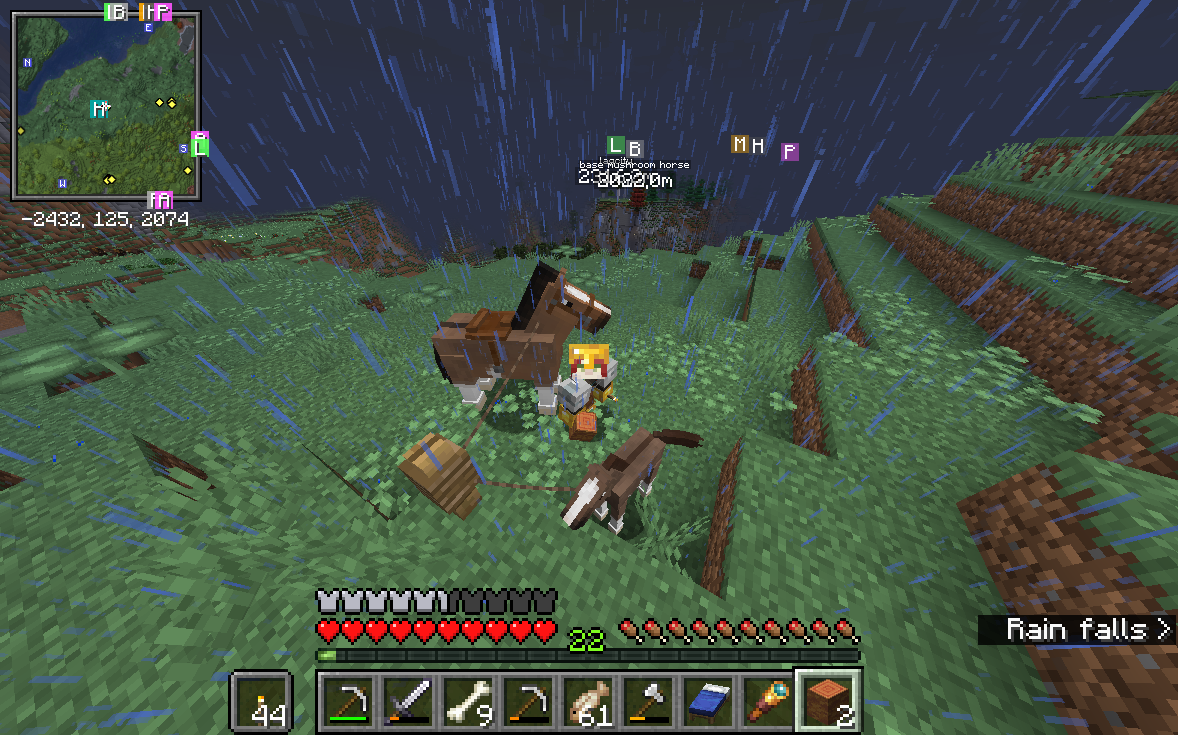This screenshot has width=1178, height=735.
Task: Click the off-hand torch slot
Action: click(262, 701)
